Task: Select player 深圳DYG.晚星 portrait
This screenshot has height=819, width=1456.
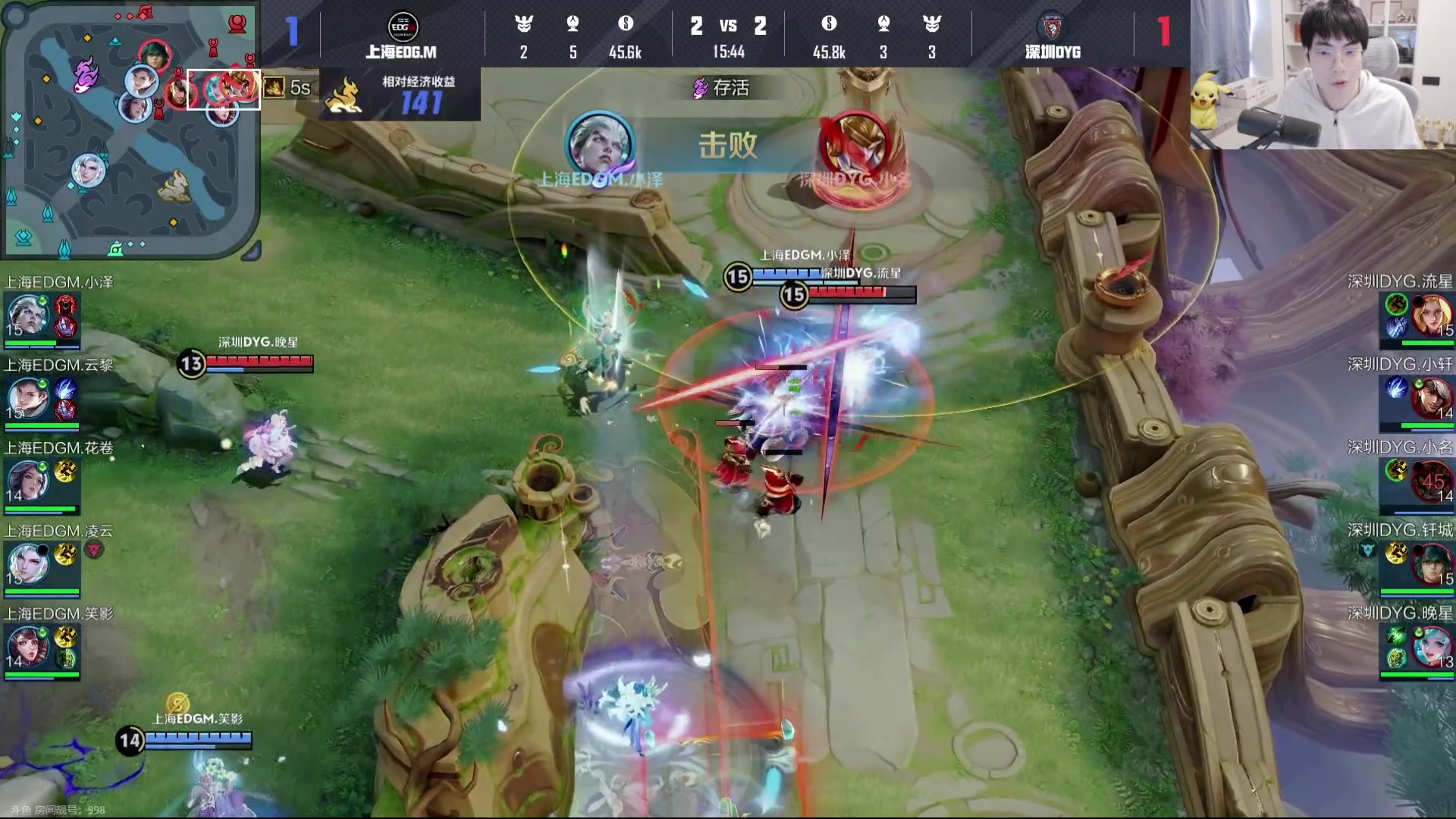Action: click(1432, 646)
